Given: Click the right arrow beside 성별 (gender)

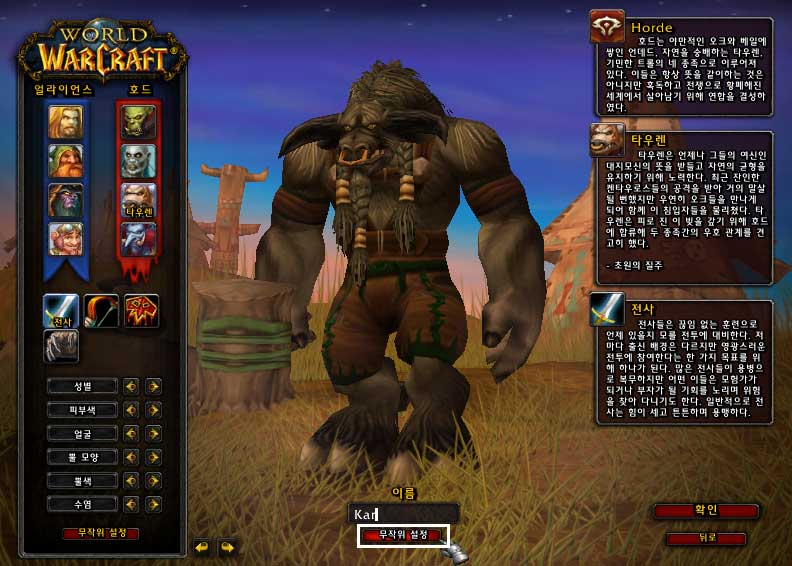Looking at the screenshot, I should click(x=153, y=385).
